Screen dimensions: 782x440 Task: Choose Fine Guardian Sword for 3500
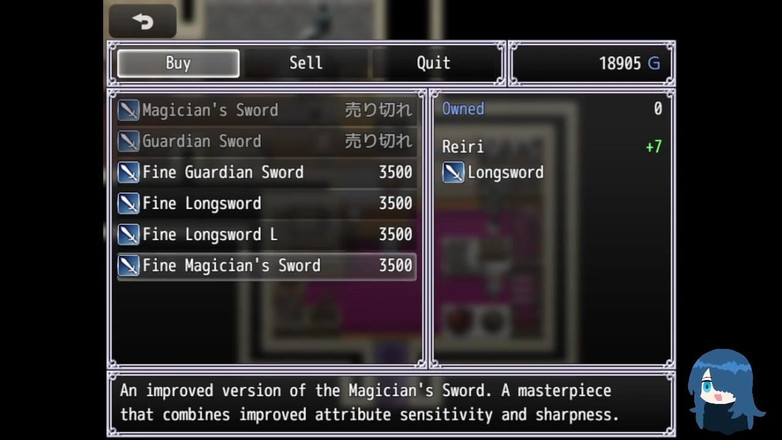tap(265, 172)
